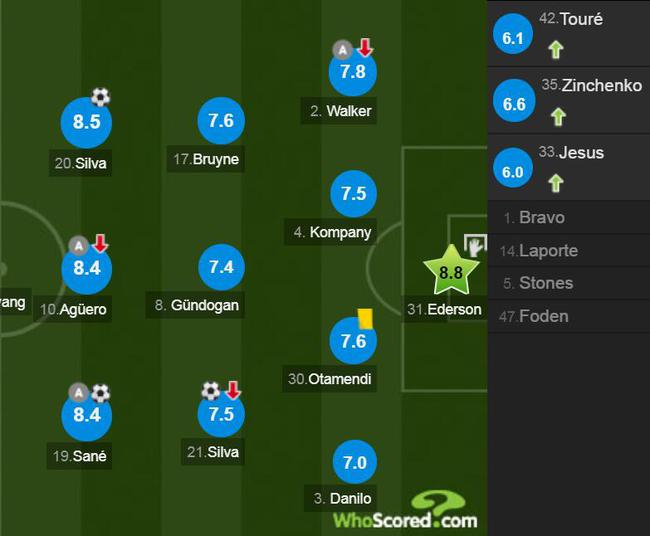
Task: Choose substitute Zinchenko's bench row
Action: (x=568, y=100)
